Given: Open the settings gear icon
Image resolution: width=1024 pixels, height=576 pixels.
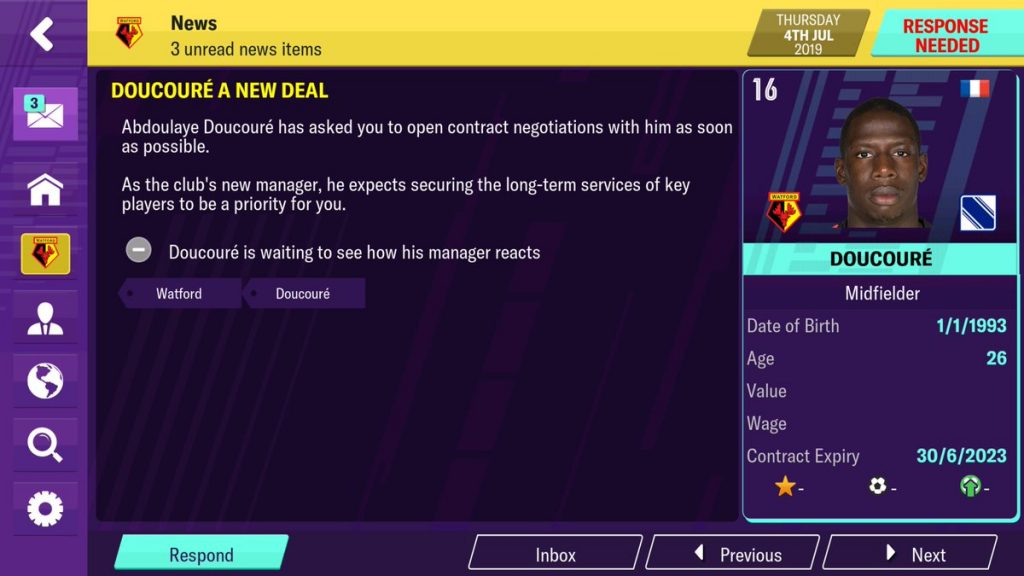Looking at the screenshot, I should click(x=45, y=509).
